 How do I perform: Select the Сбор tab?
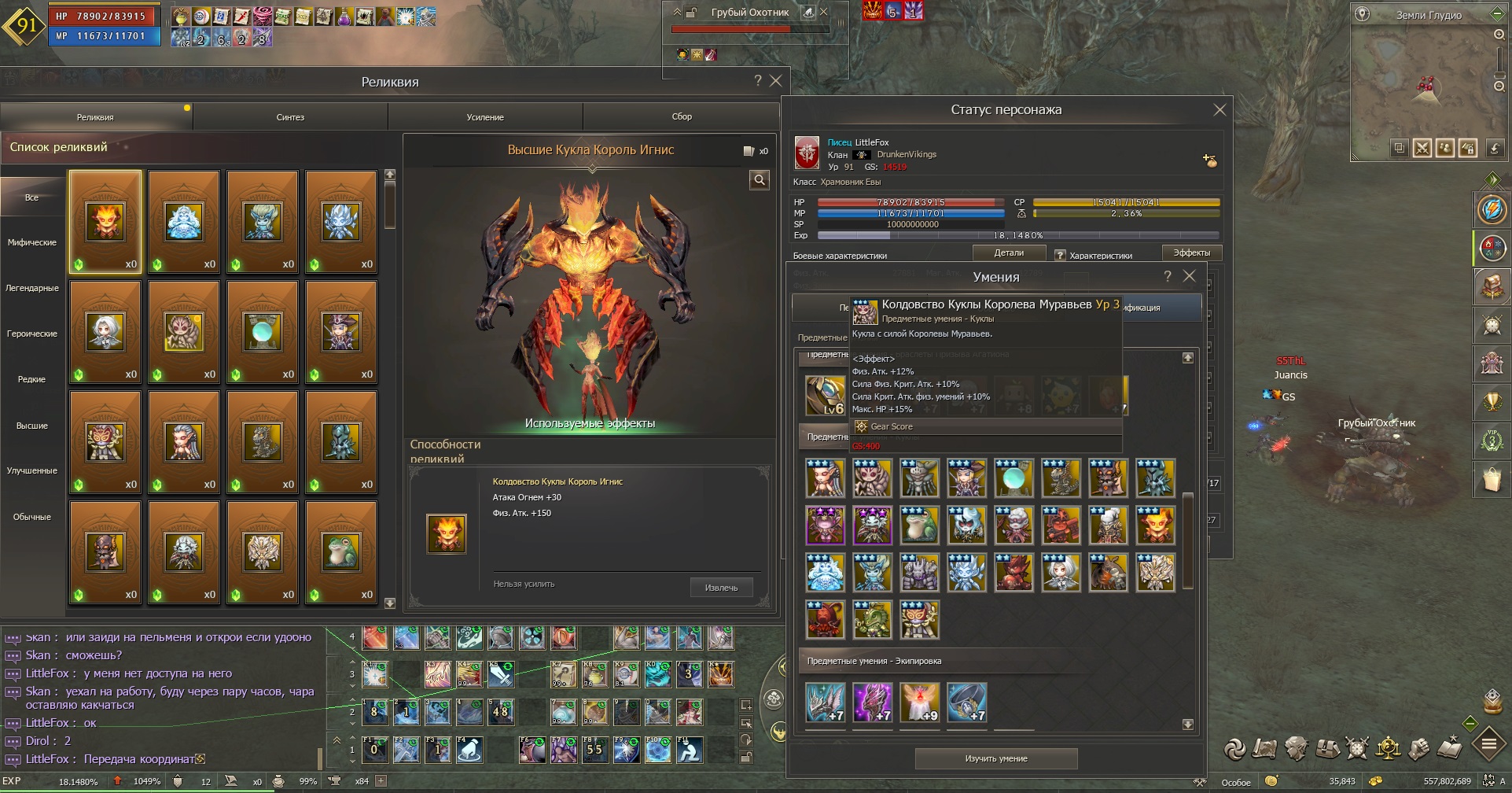(x=682, y=116)
